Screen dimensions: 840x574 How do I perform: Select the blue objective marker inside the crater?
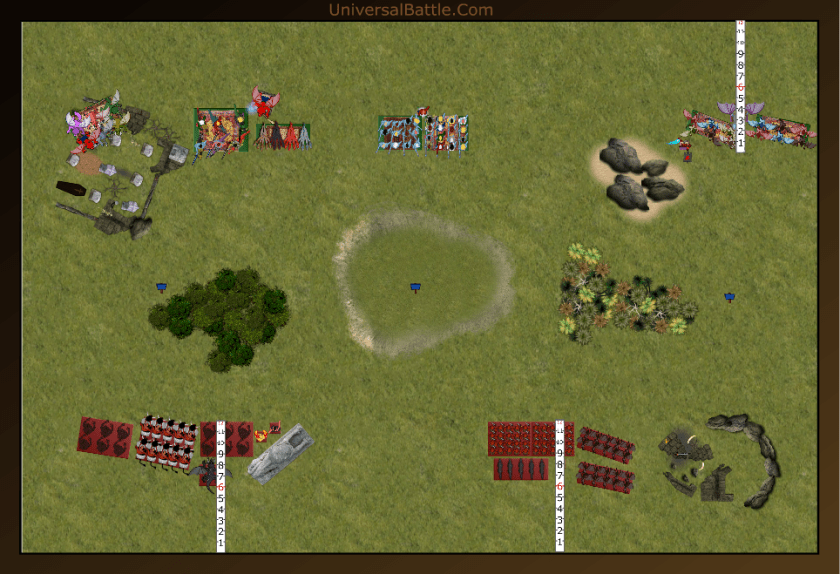(415, 287)
